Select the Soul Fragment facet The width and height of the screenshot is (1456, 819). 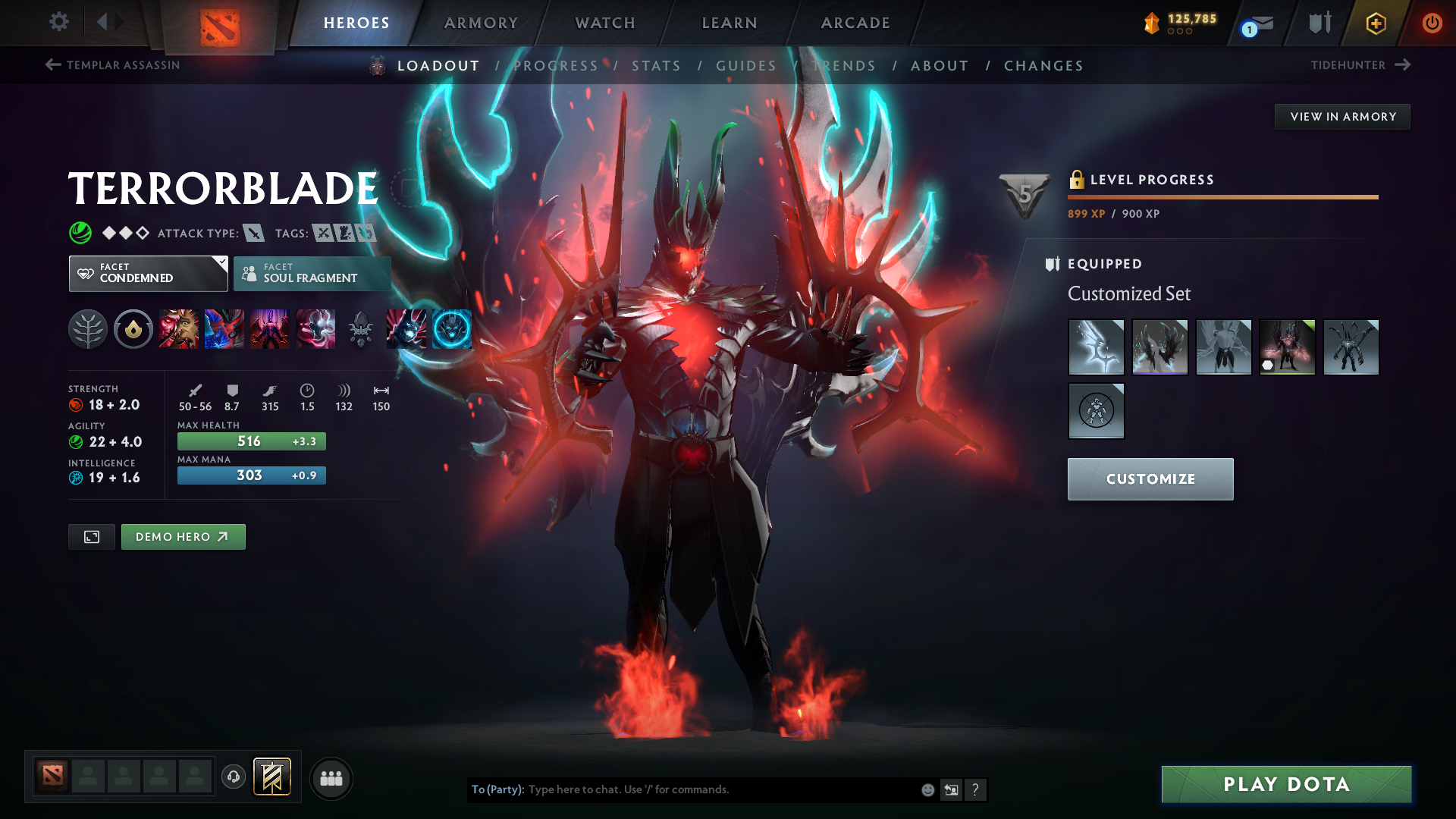(x=312, y=273)
